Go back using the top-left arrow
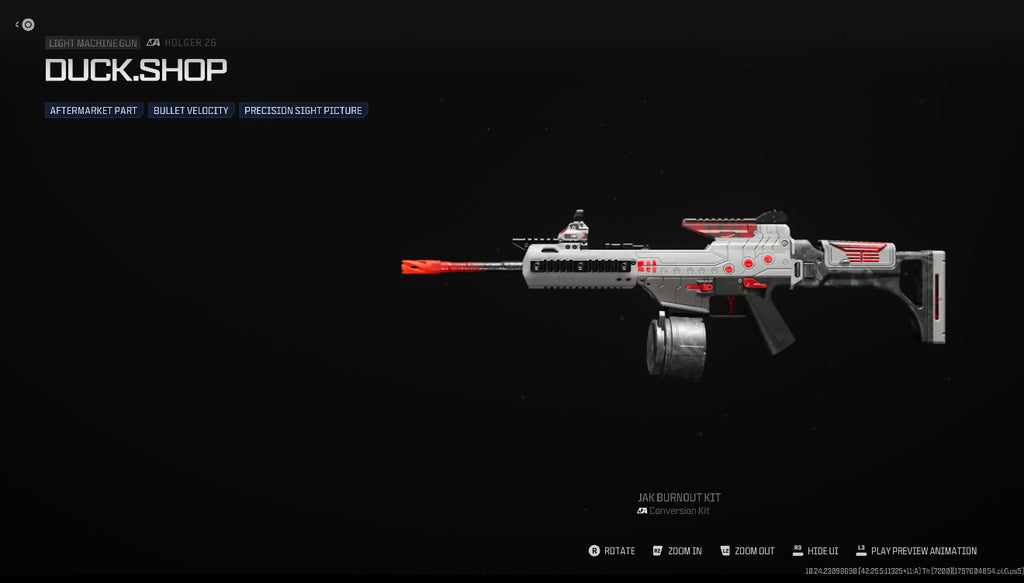Image resolution: width=1024 pixels, height=583 pixels. click(x=19, y=25)
